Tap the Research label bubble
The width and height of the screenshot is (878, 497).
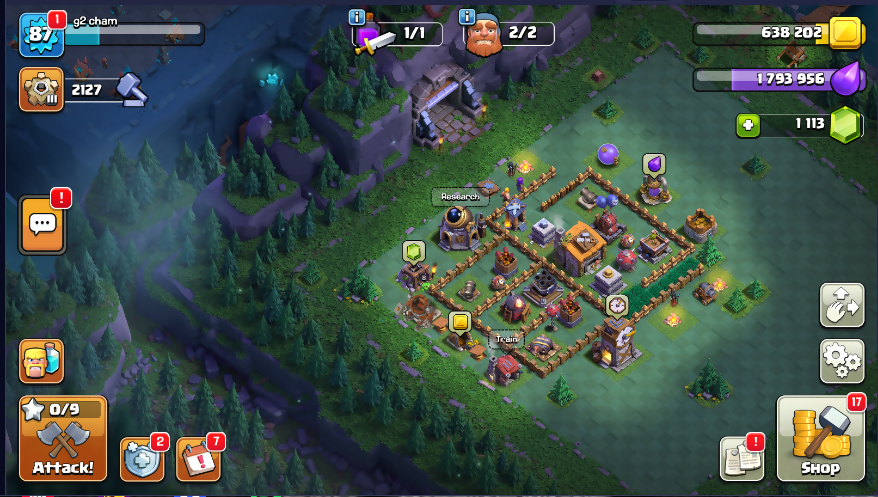(x=459, y=197)
